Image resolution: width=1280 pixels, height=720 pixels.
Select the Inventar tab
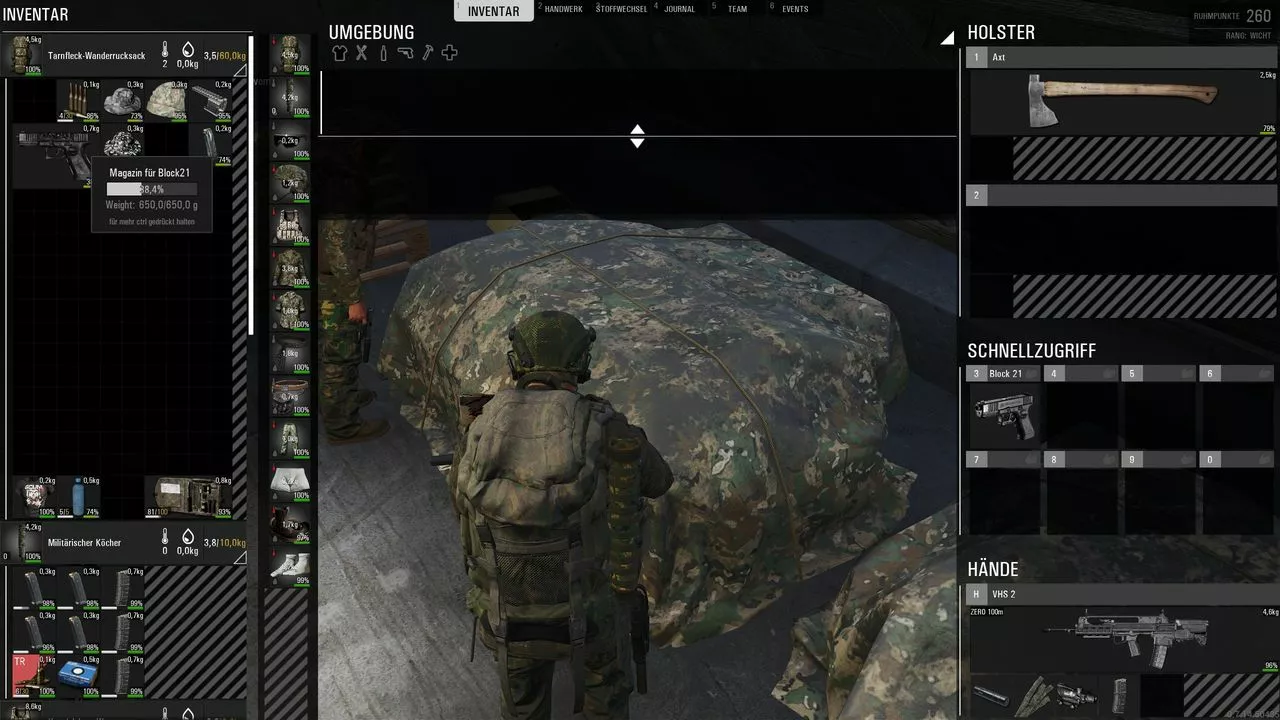pos(493,11)
